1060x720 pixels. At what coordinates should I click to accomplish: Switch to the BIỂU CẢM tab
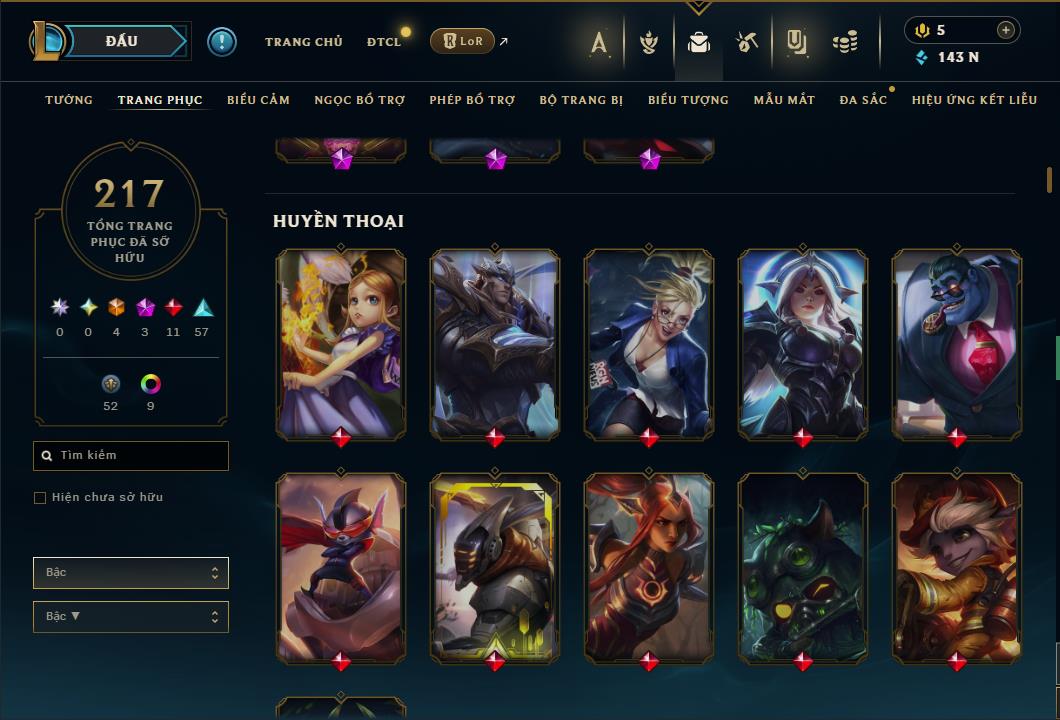click(x=258, y=100)
